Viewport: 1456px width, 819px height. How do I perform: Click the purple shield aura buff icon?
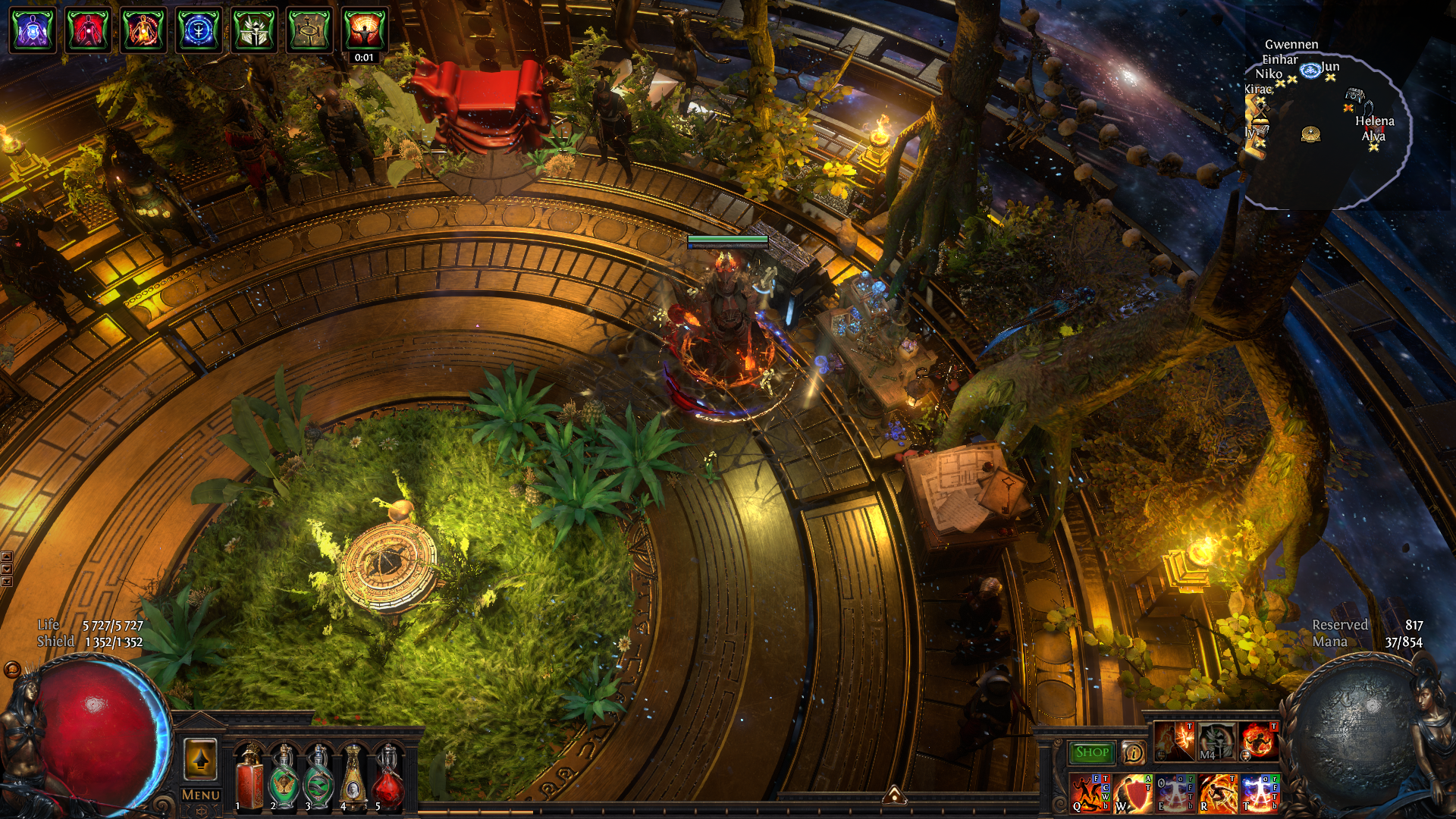(x=33, y=30)
